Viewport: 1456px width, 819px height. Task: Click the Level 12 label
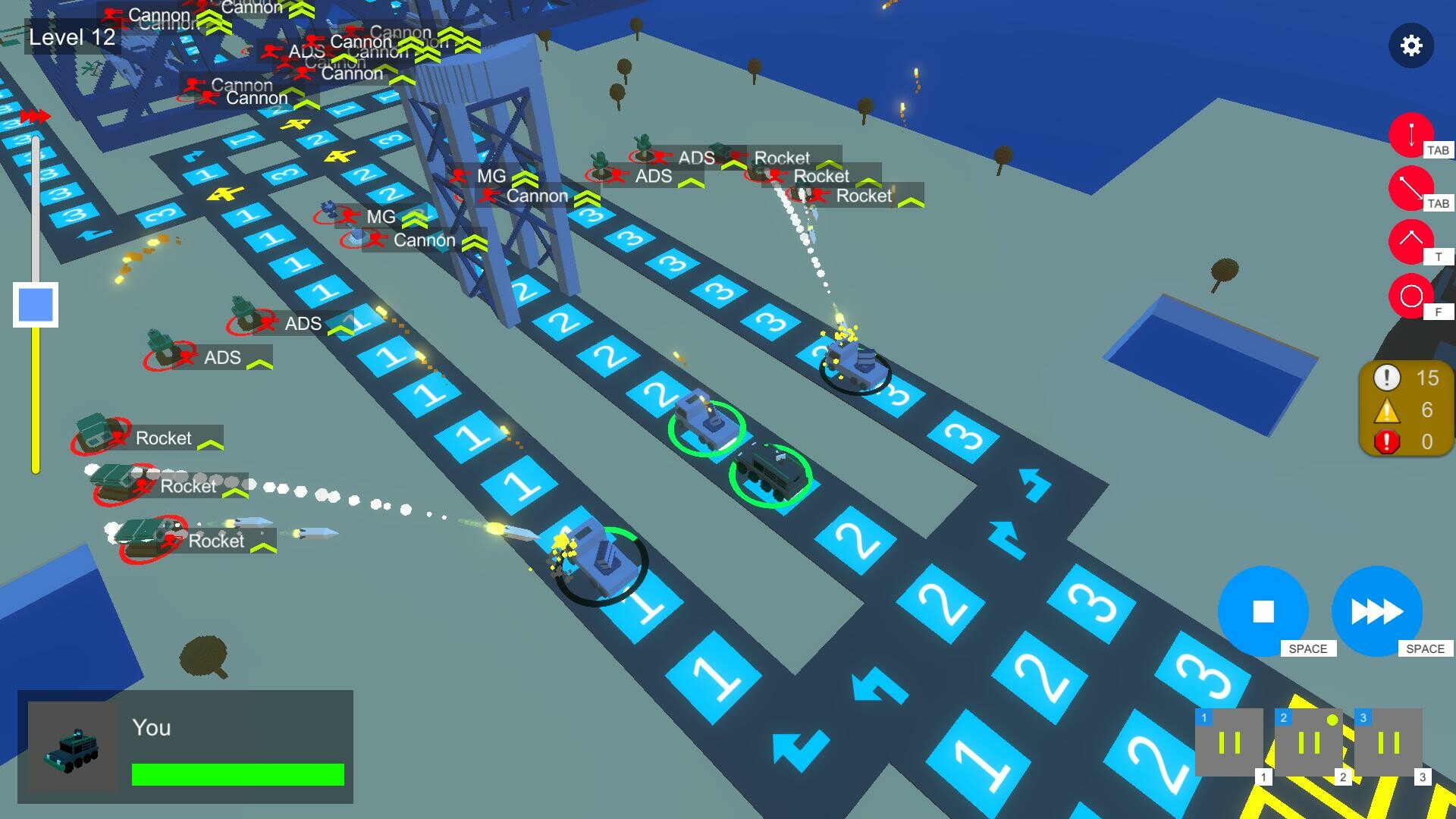pos(71,36)
